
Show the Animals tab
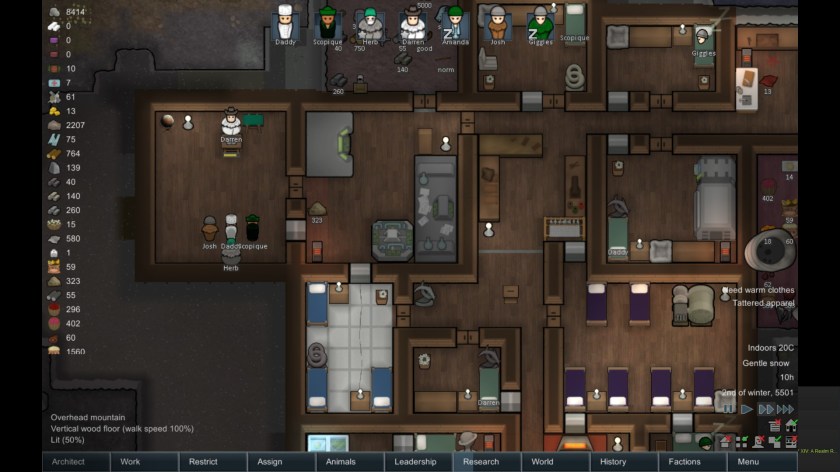pos(341,462)
